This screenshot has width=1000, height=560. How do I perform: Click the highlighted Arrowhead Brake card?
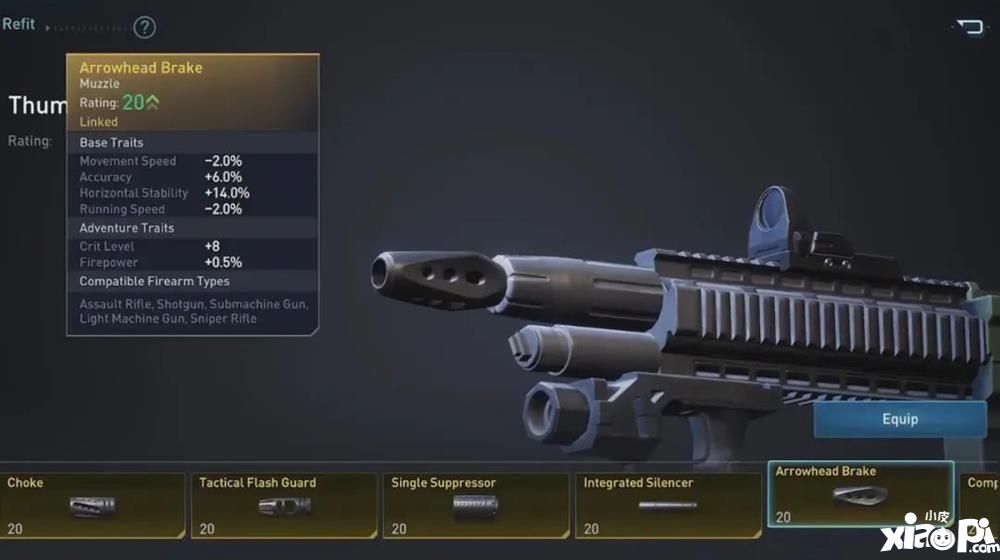coord(860,494)
